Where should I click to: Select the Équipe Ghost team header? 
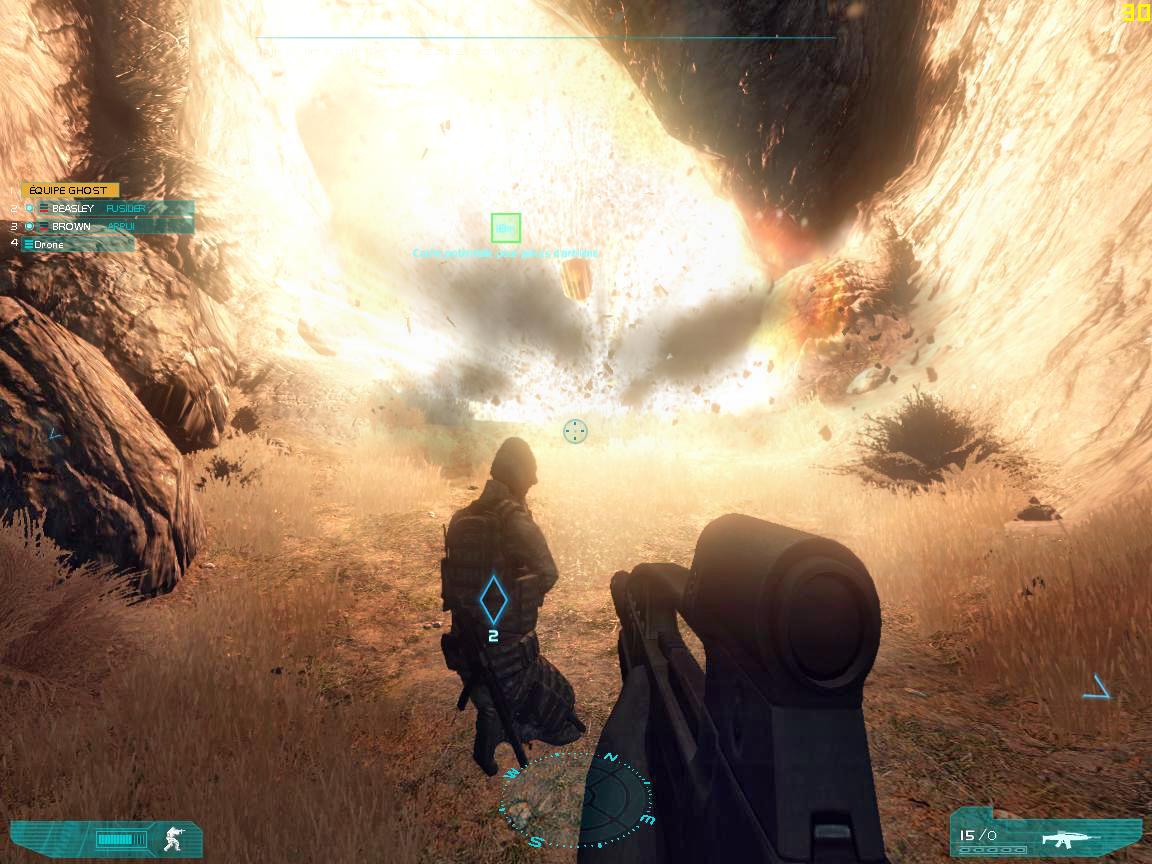click(x=69, y=190)
